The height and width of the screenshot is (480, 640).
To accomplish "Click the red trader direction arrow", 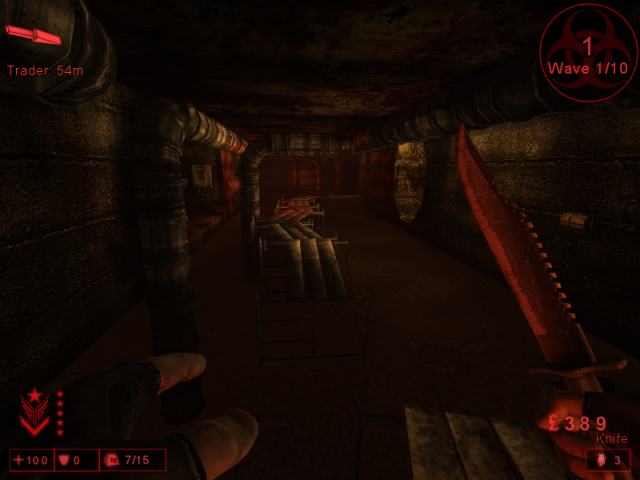I will click(33, 36).
